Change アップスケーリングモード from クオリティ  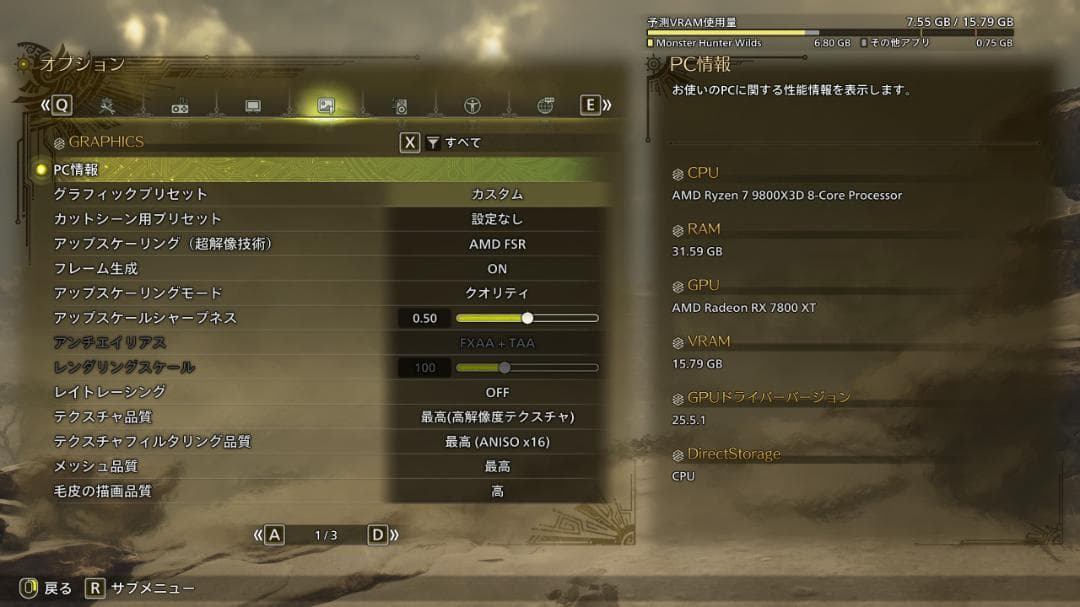497,293
